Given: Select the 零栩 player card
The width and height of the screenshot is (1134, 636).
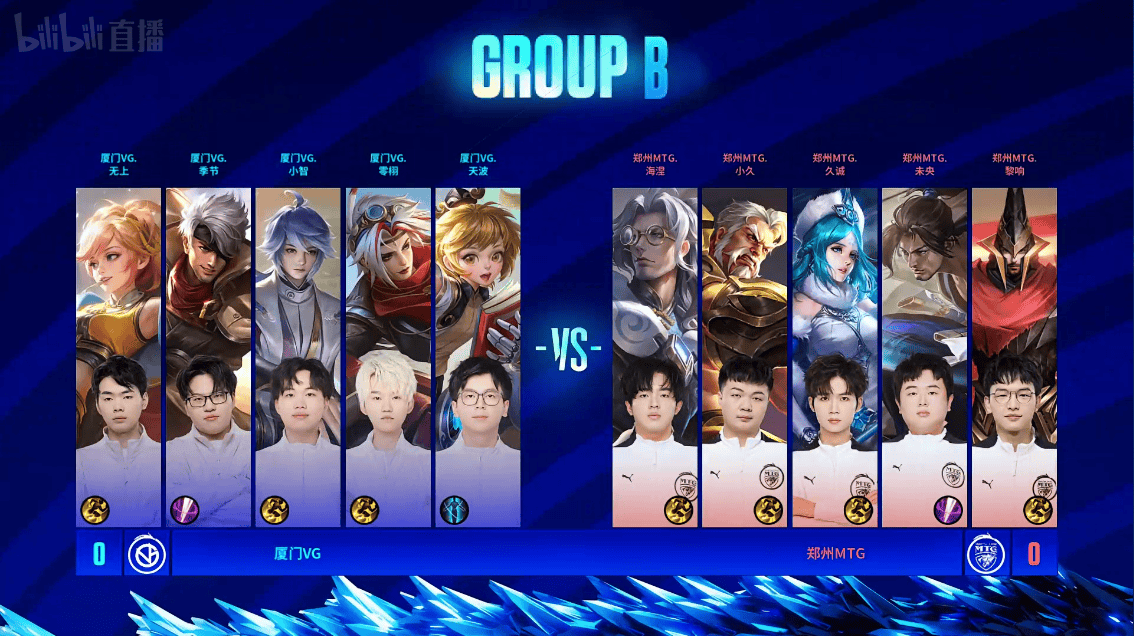Looking at the screenshot, I should coord(388,357).
